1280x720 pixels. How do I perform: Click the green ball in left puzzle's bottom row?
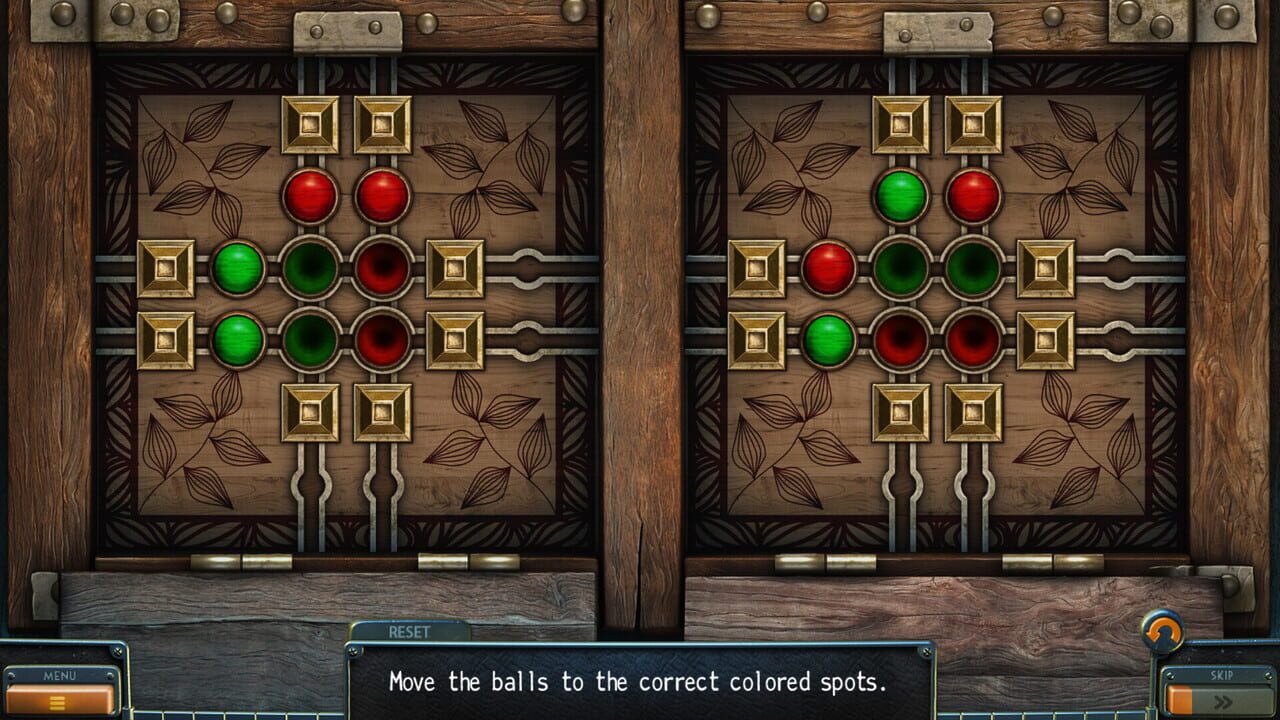(x=239, y=340)
